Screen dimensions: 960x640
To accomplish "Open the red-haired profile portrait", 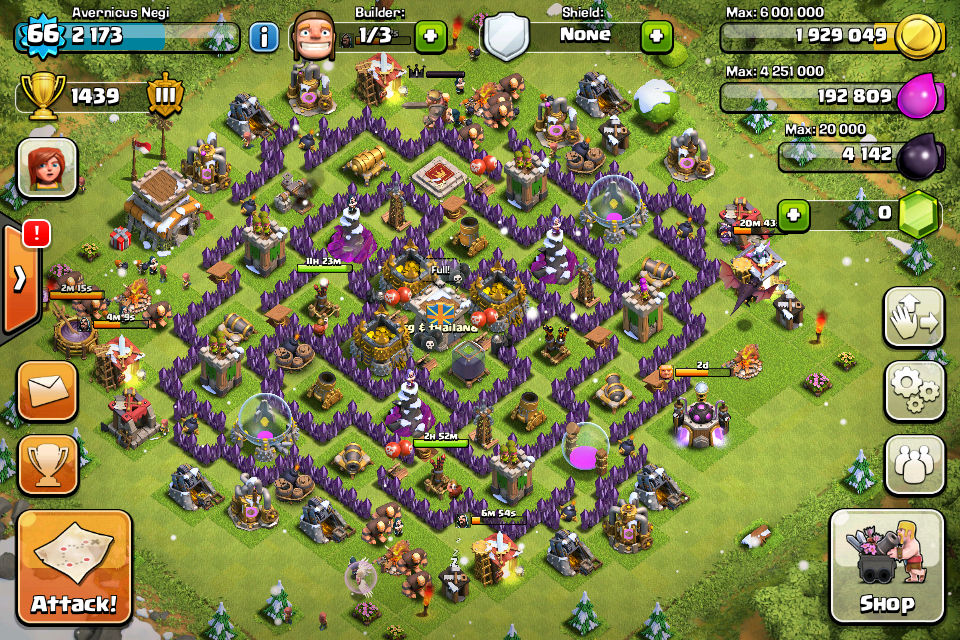I will click(x=47, y=166).
